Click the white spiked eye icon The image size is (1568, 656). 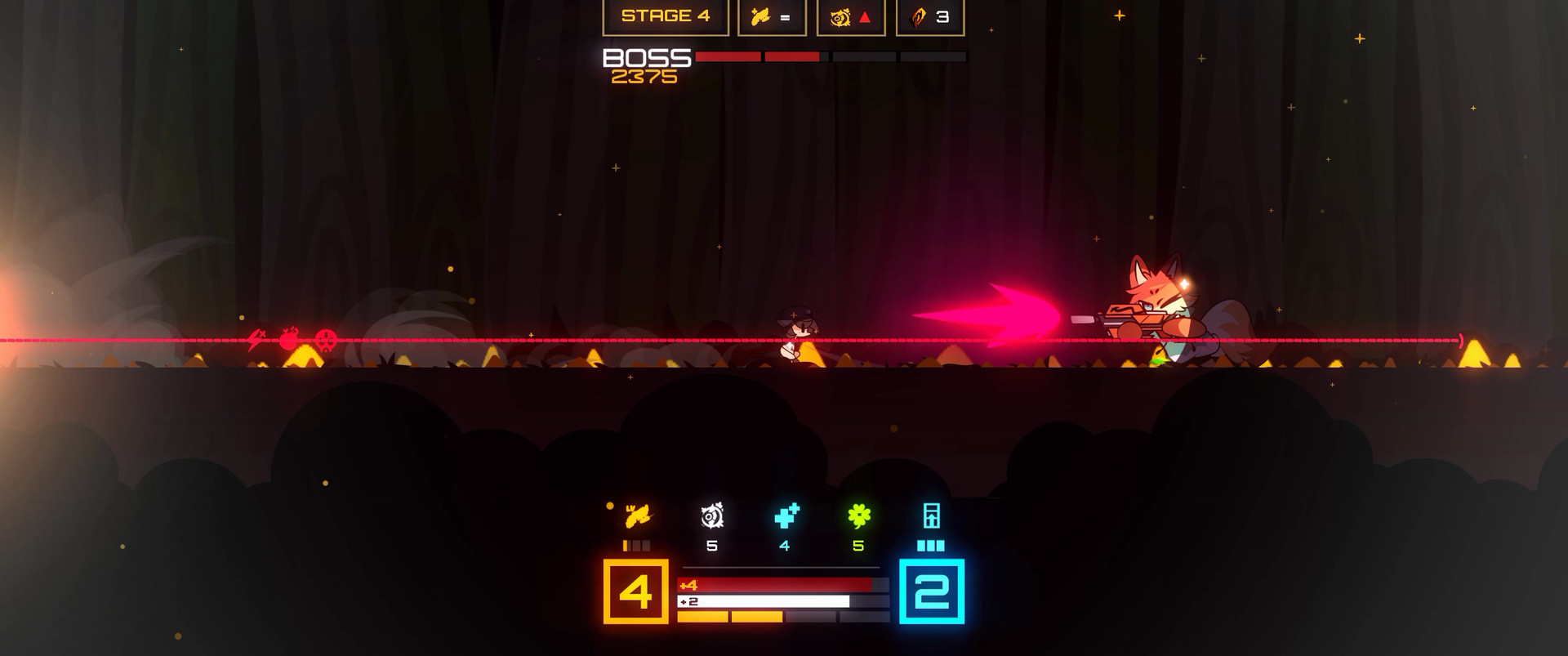[712, 516]
